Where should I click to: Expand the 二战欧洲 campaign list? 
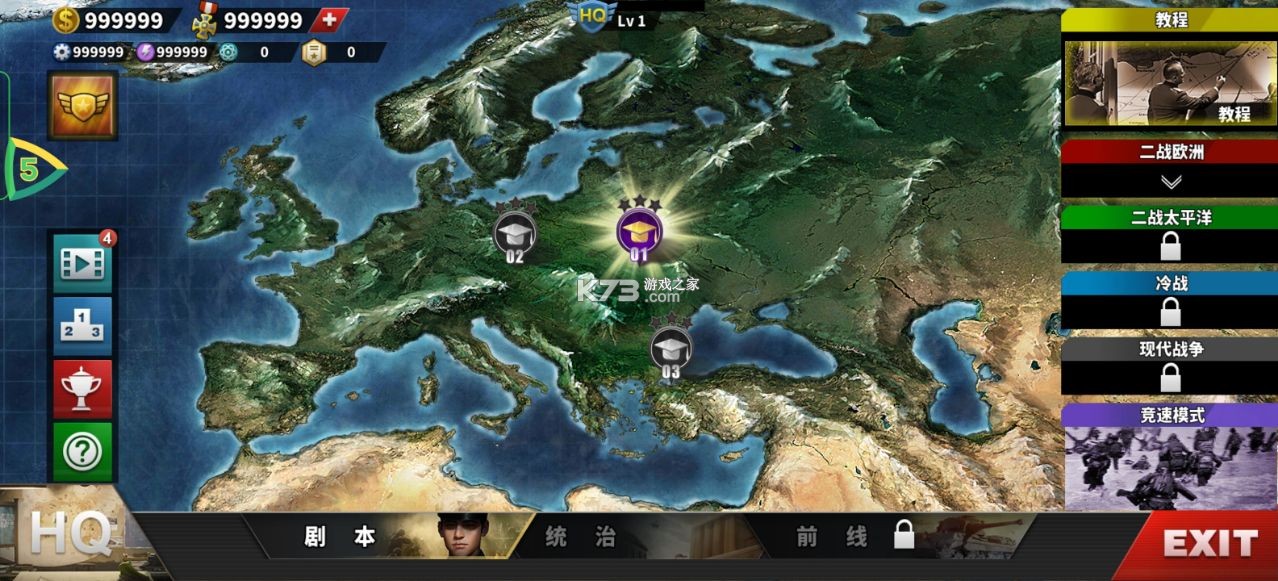tap(1170, 180)
